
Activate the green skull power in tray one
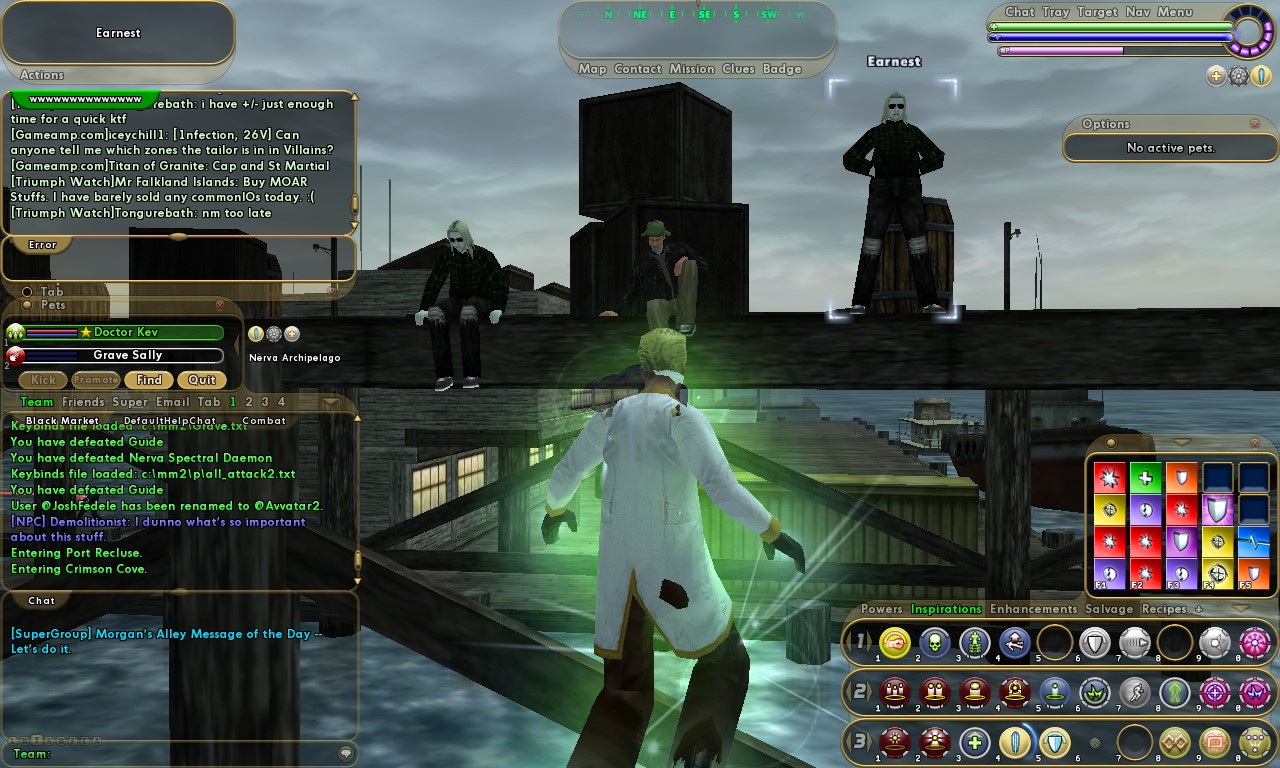(x=935, y=642)
